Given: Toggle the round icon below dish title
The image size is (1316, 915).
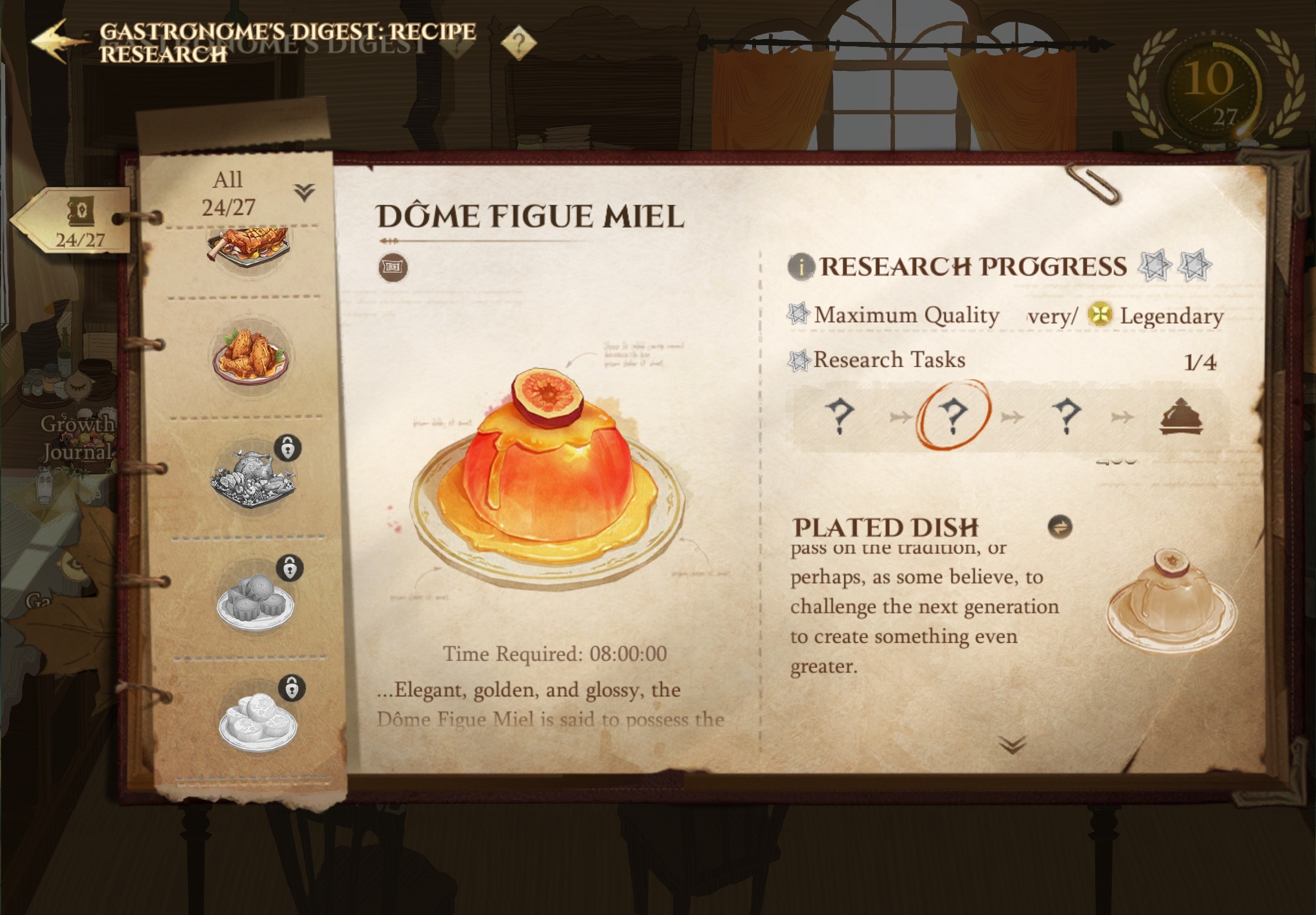Looking at the screenshot, I should (393, 268).
